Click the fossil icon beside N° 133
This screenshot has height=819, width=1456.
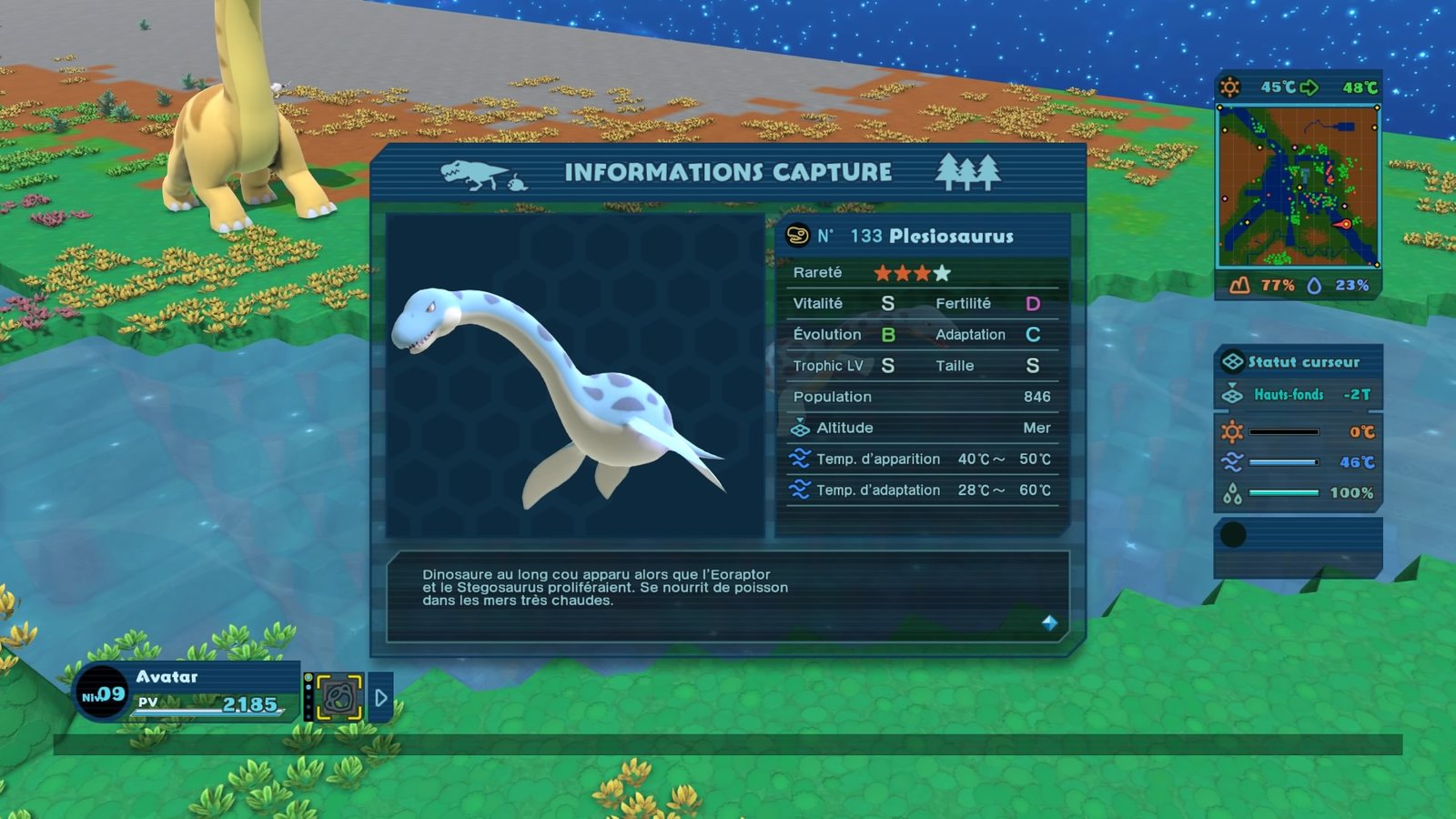point(797,236)
